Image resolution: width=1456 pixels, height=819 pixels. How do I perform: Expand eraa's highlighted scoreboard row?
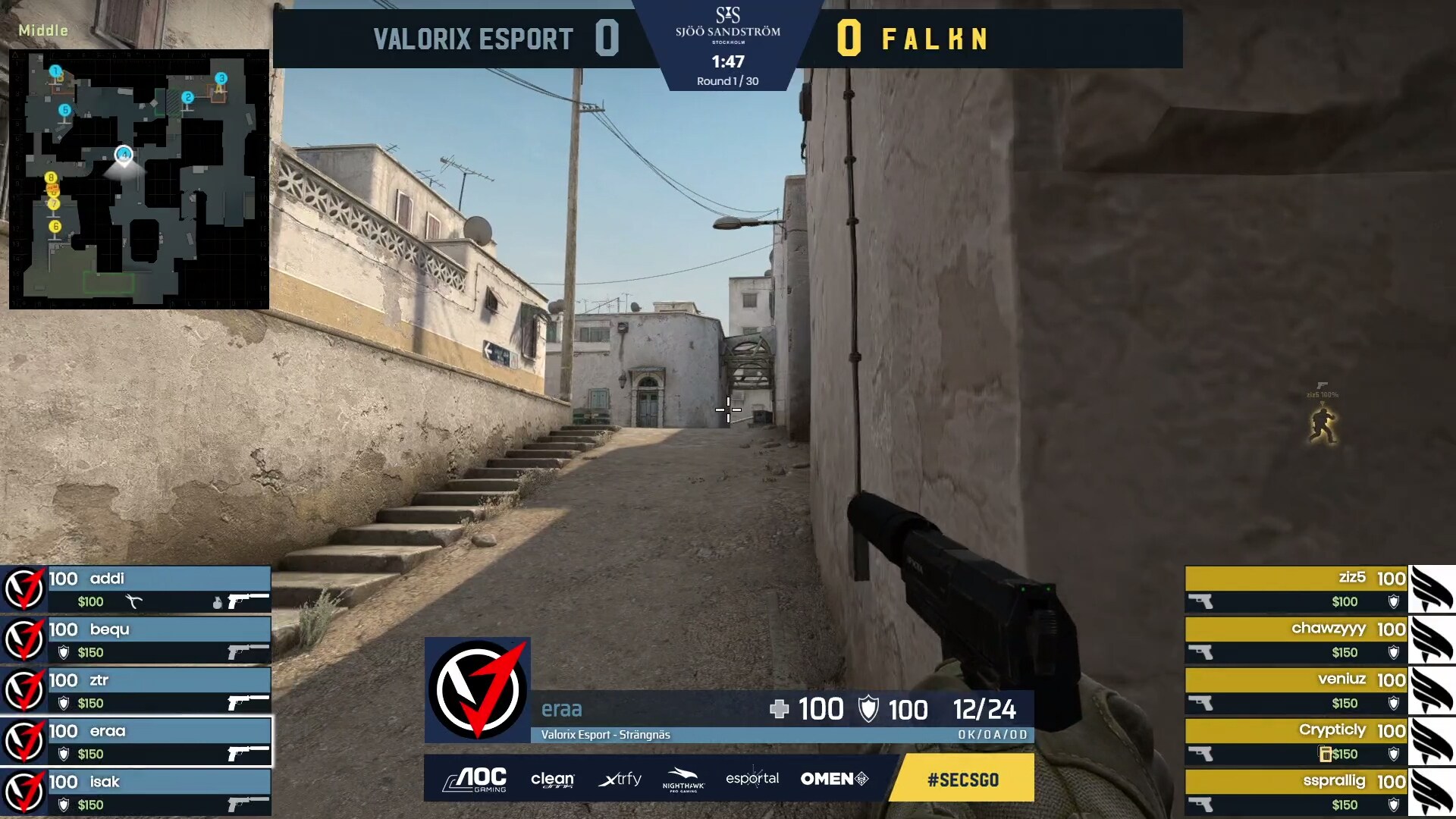click(136, 732)
